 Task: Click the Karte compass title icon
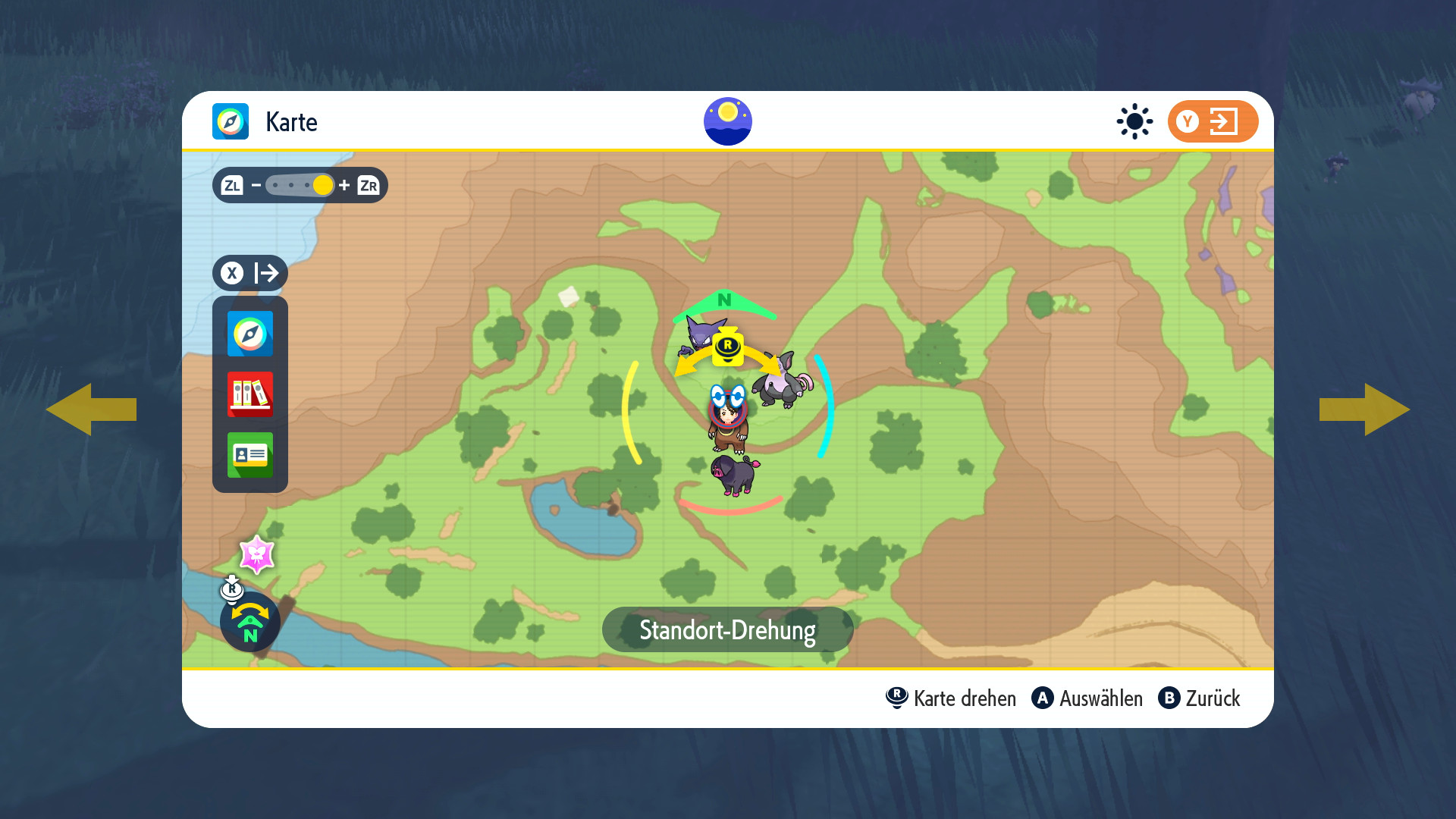click(x=231, y=121)
